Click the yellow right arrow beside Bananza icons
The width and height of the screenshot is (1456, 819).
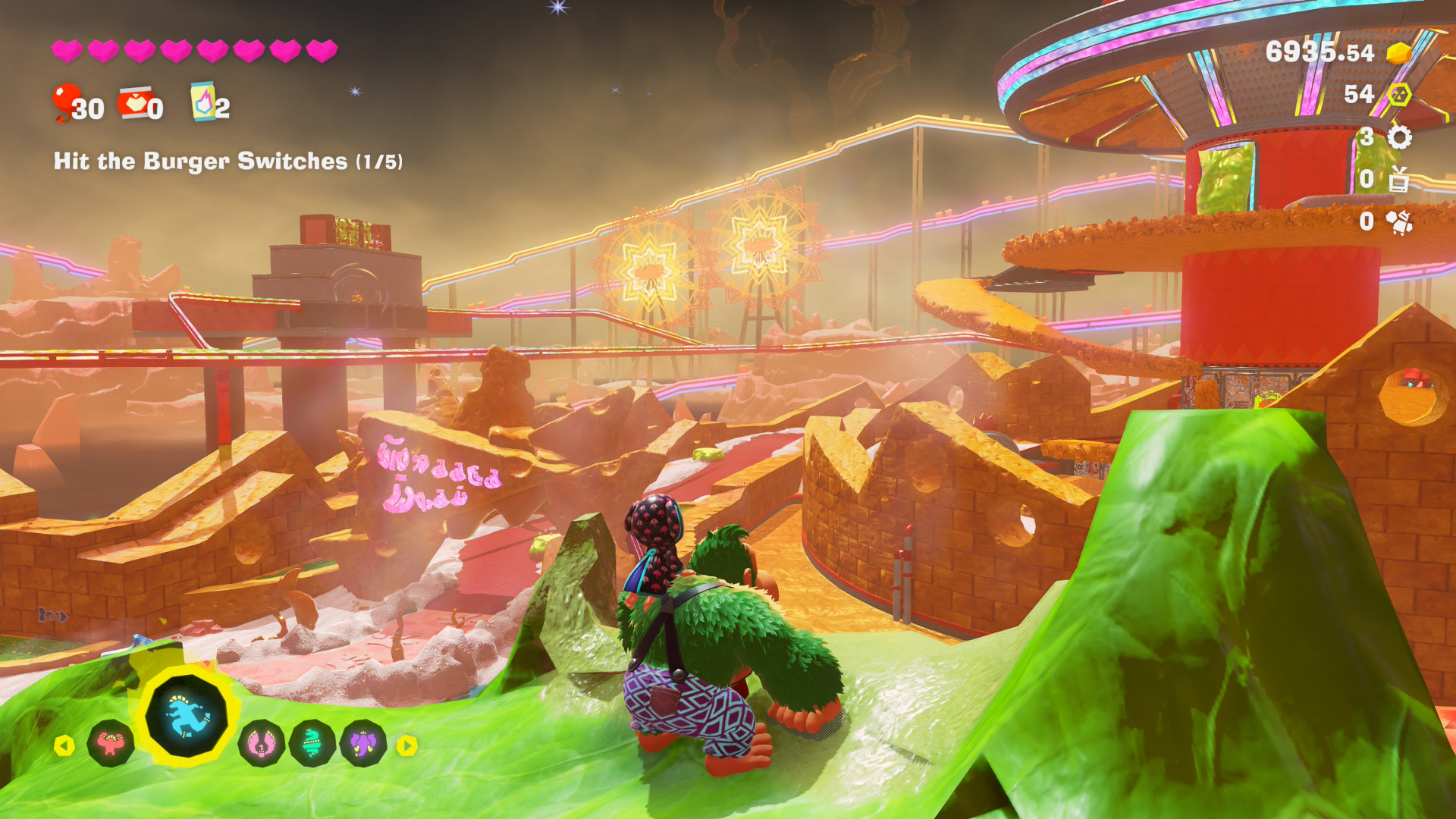pyautogui.click(x=407, y=745)
